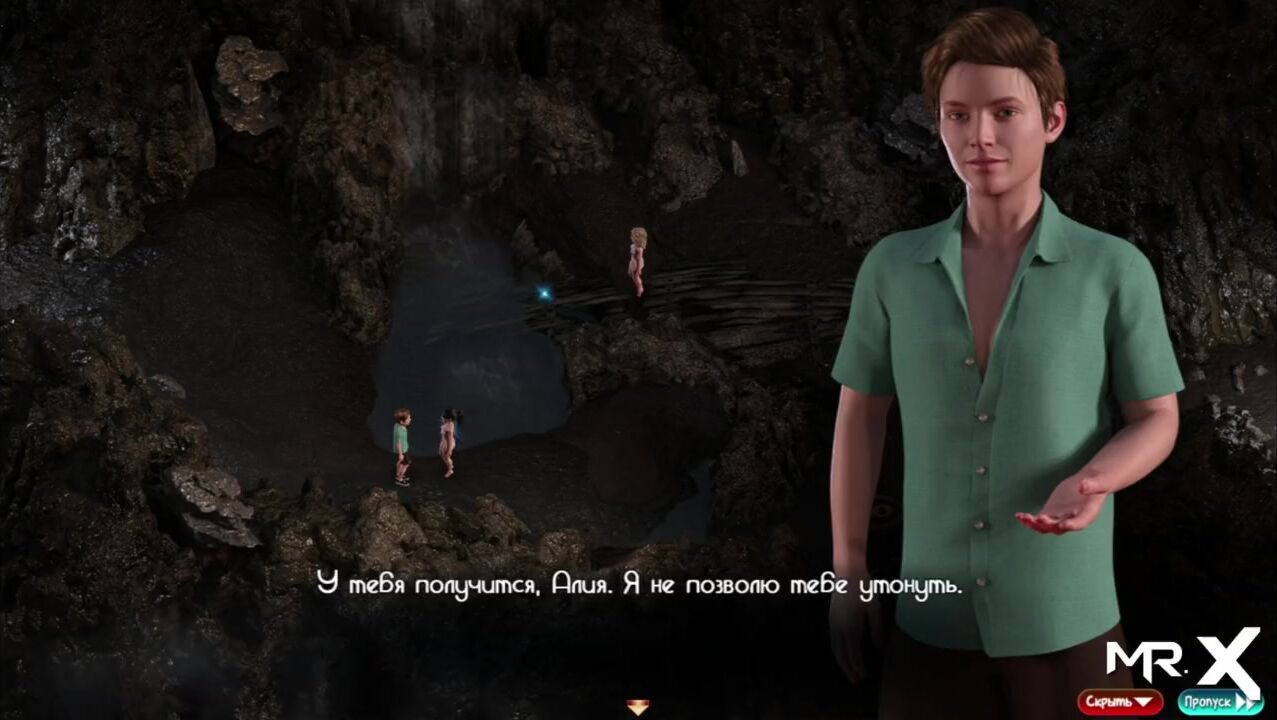This screenshot has height=720, width=1277.
Task: Skip dialogue using the Пропуск button
Action: [x=1219, y=702]
